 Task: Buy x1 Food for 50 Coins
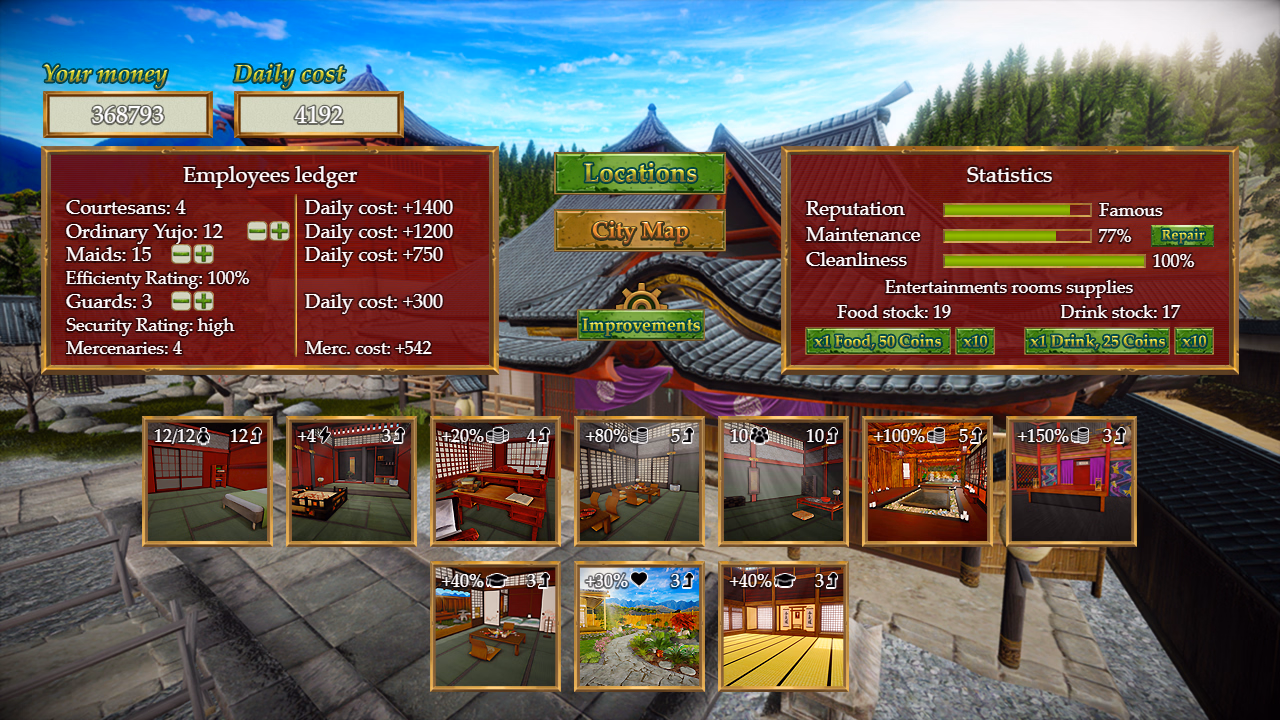878,341
